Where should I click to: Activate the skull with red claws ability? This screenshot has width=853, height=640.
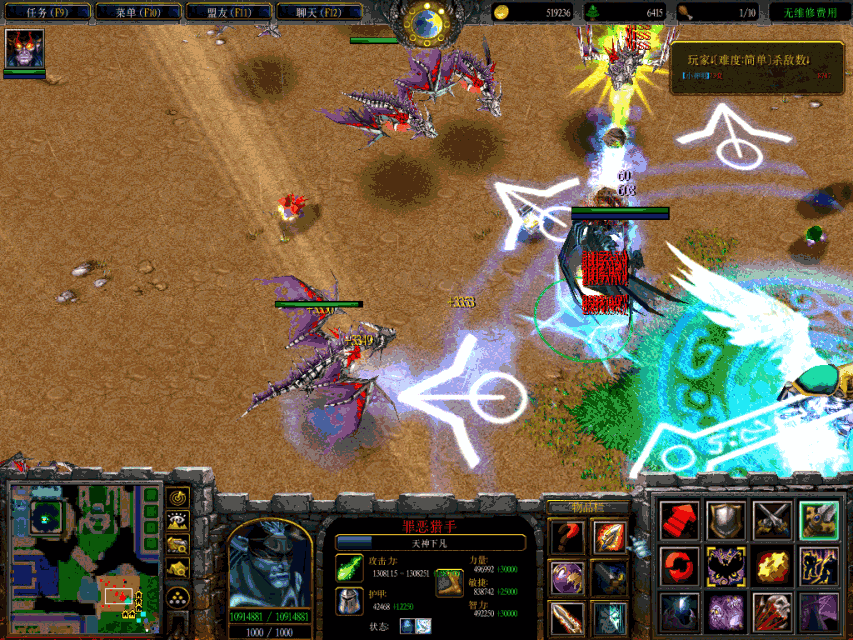point(772,612)
